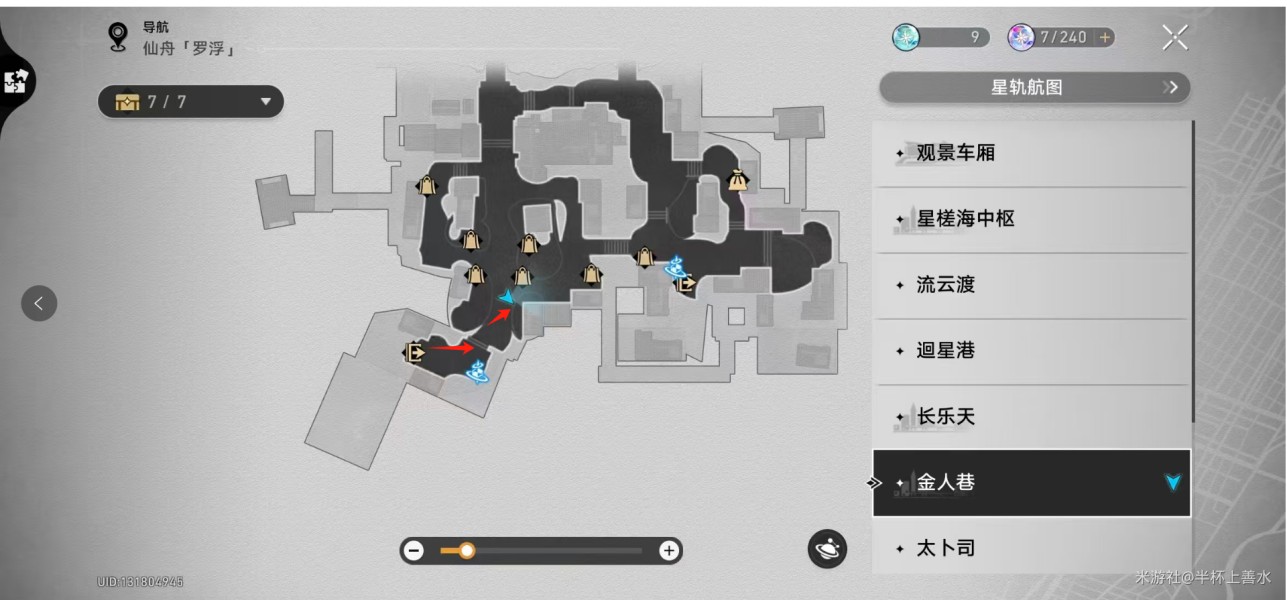Open the 太卜司 area map
Screen dimensions: 1287x600
[x=1032, y=547]
